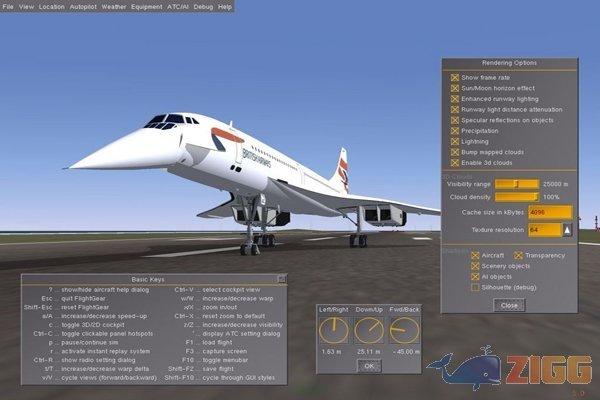The image size is (600, 400).
Task: Confirm the view offset dialog with OK
Action: (x=369, y=365)
